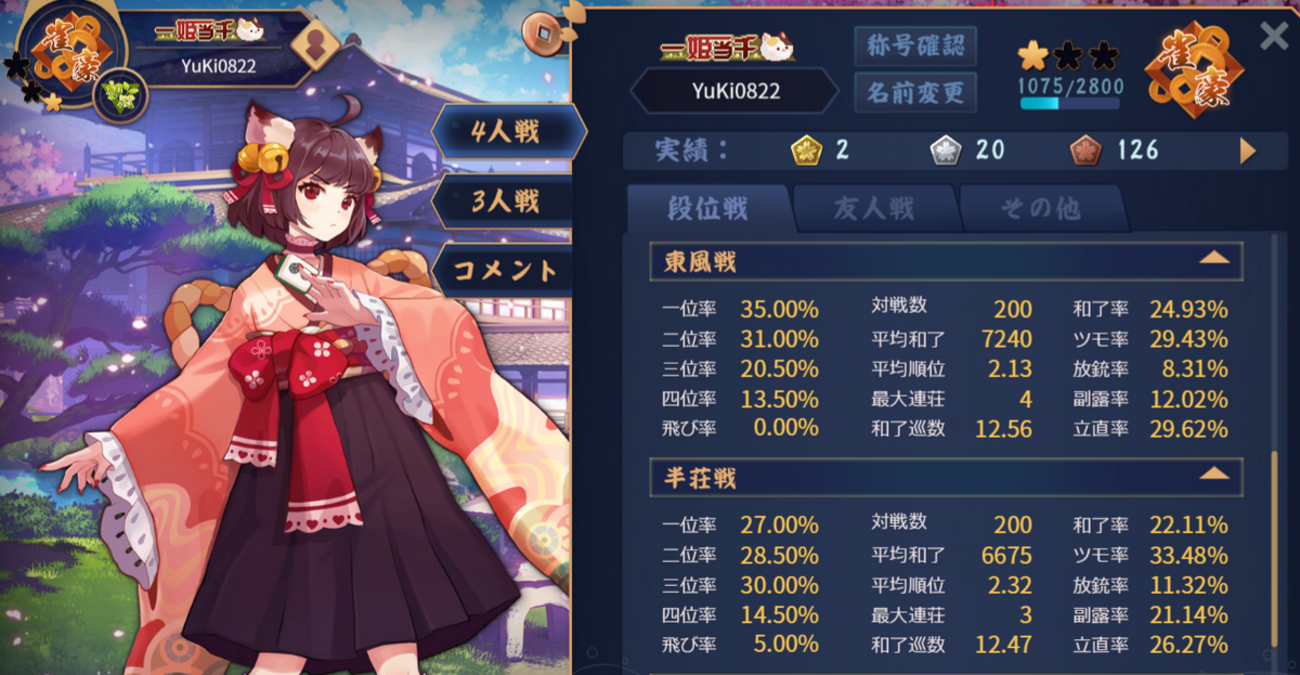1300x675 pixels.
Task: Collapse the 半荘戦 stats section
Action: (x=1214, y=474)
